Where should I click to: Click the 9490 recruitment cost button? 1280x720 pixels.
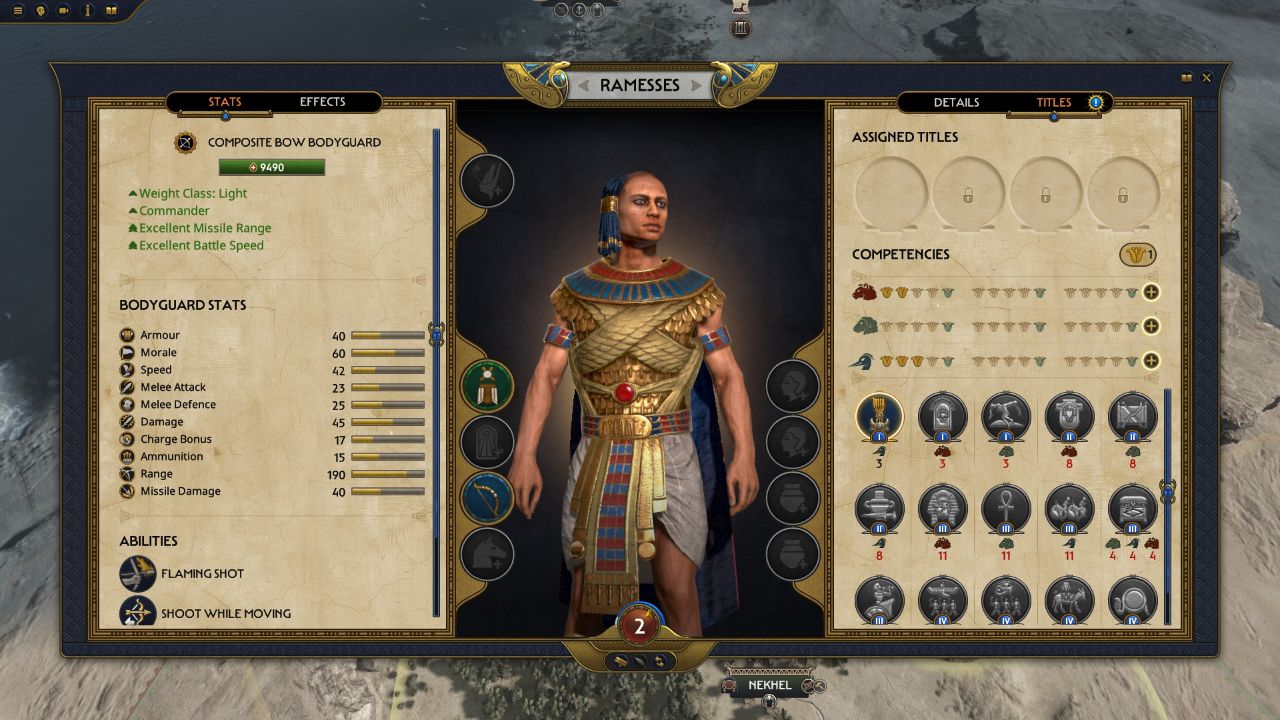[x=272, y=166]
